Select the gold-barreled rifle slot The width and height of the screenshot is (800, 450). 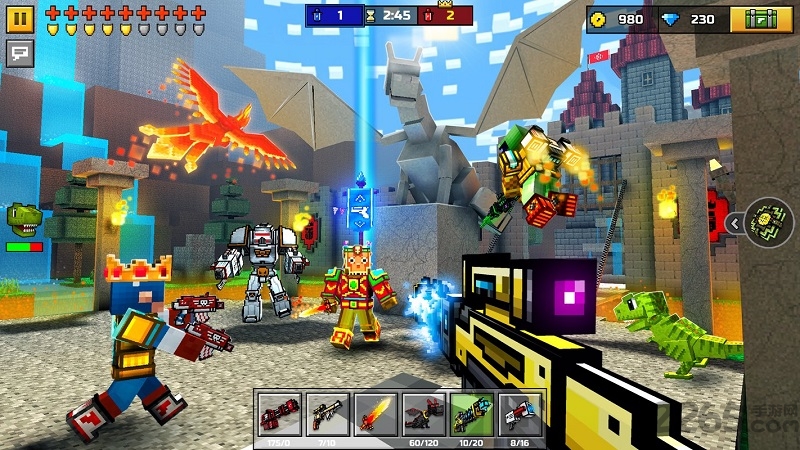pyautogui.click(x=325, y=410)
